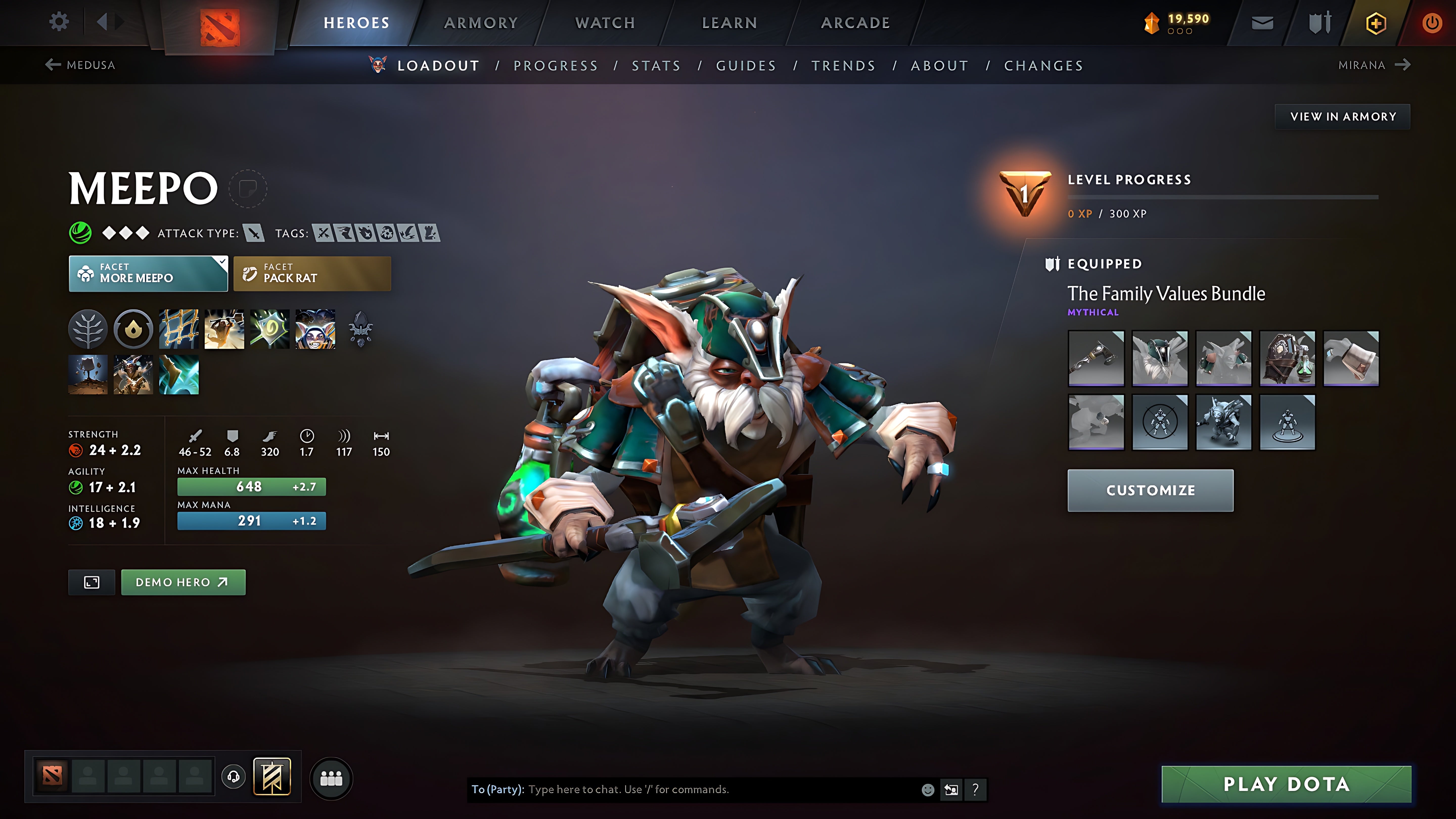Open the ARMORY menu

(x=481, y=22)
